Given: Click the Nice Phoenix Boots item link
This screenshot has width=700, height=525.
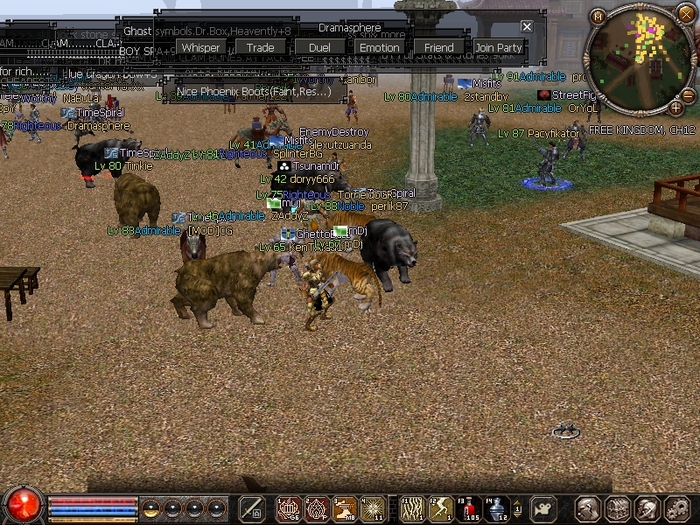Looking at the screenshot, I should click(253, 91).
